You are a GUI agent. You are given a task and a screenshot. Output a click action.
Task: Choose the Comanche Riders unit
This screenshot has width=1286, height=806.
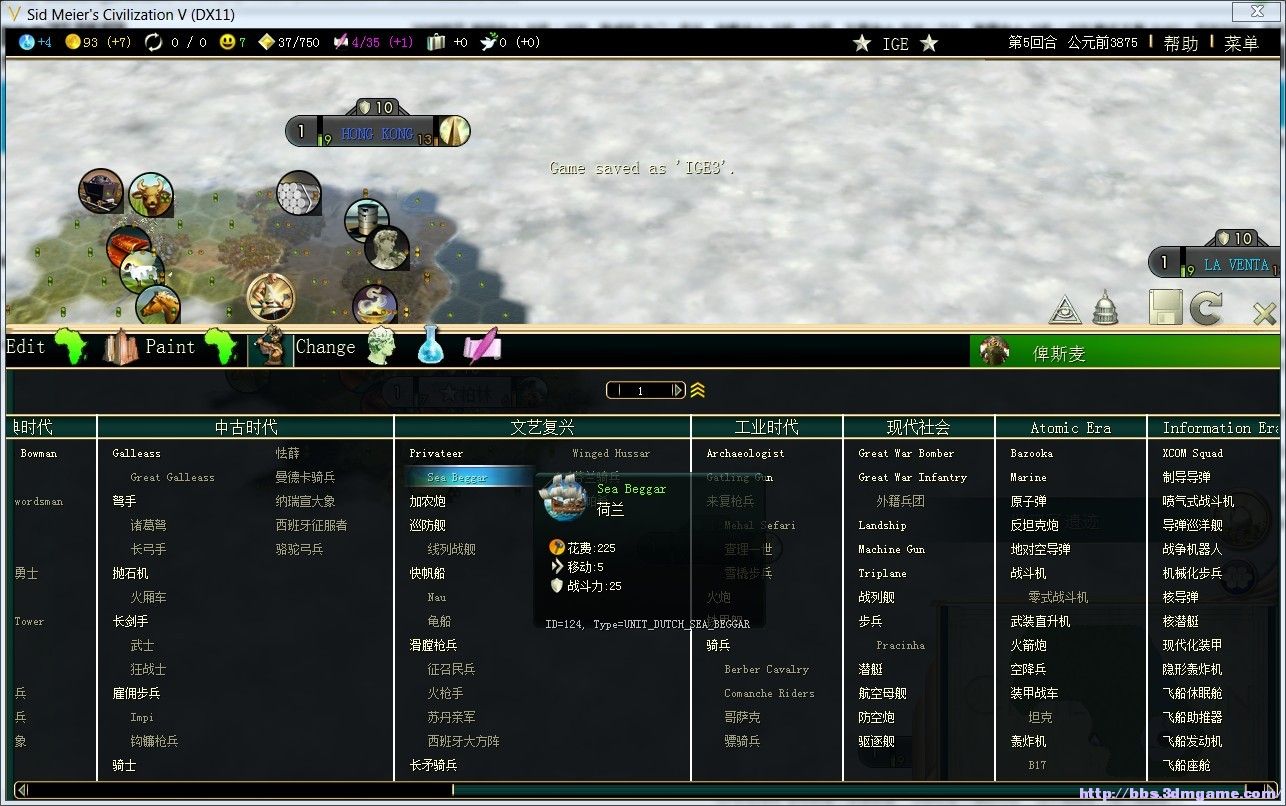coord(769,694)
